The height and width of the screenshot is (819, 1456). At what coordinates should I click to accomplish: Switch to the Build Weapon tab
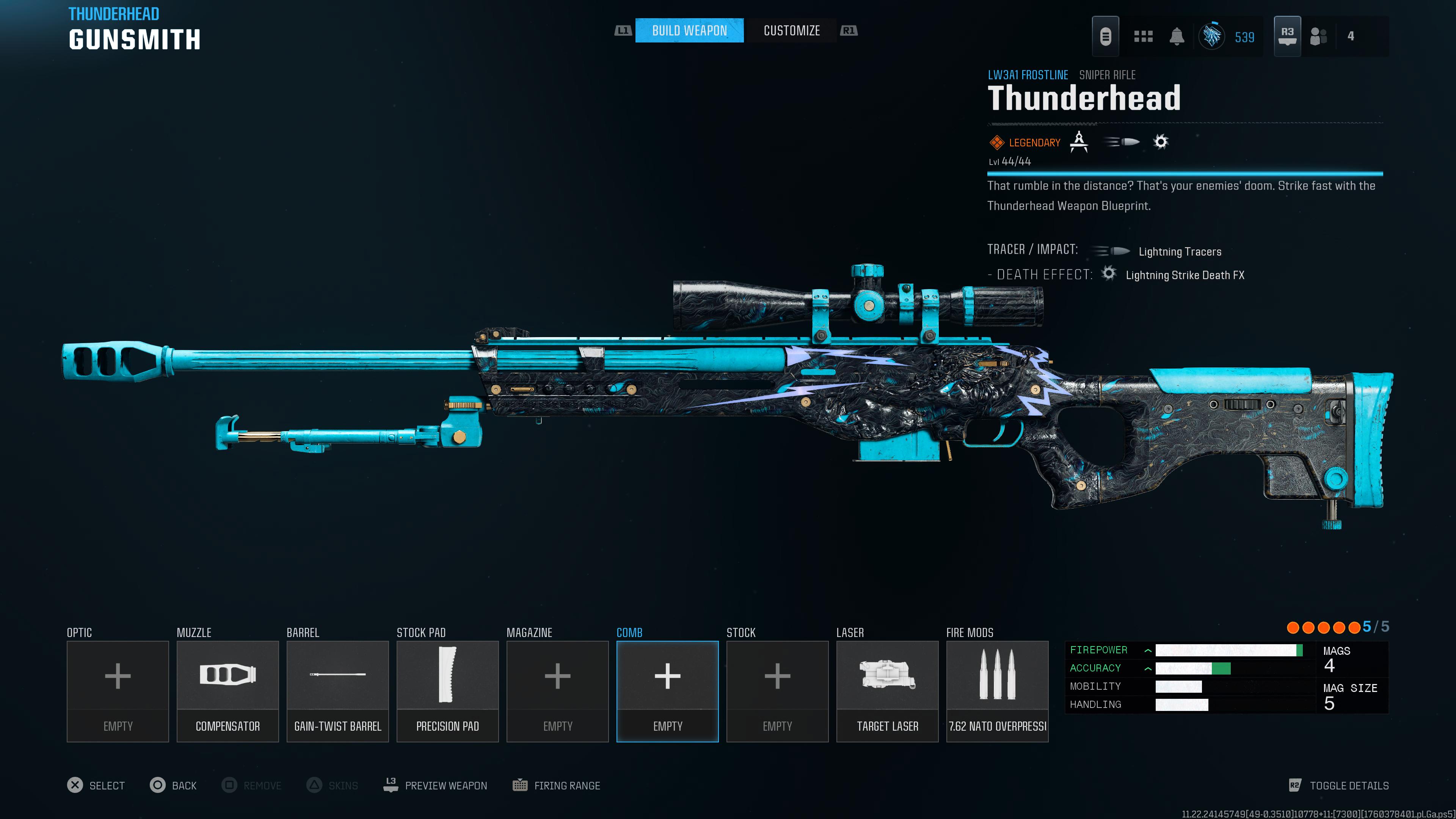(689, 30)
